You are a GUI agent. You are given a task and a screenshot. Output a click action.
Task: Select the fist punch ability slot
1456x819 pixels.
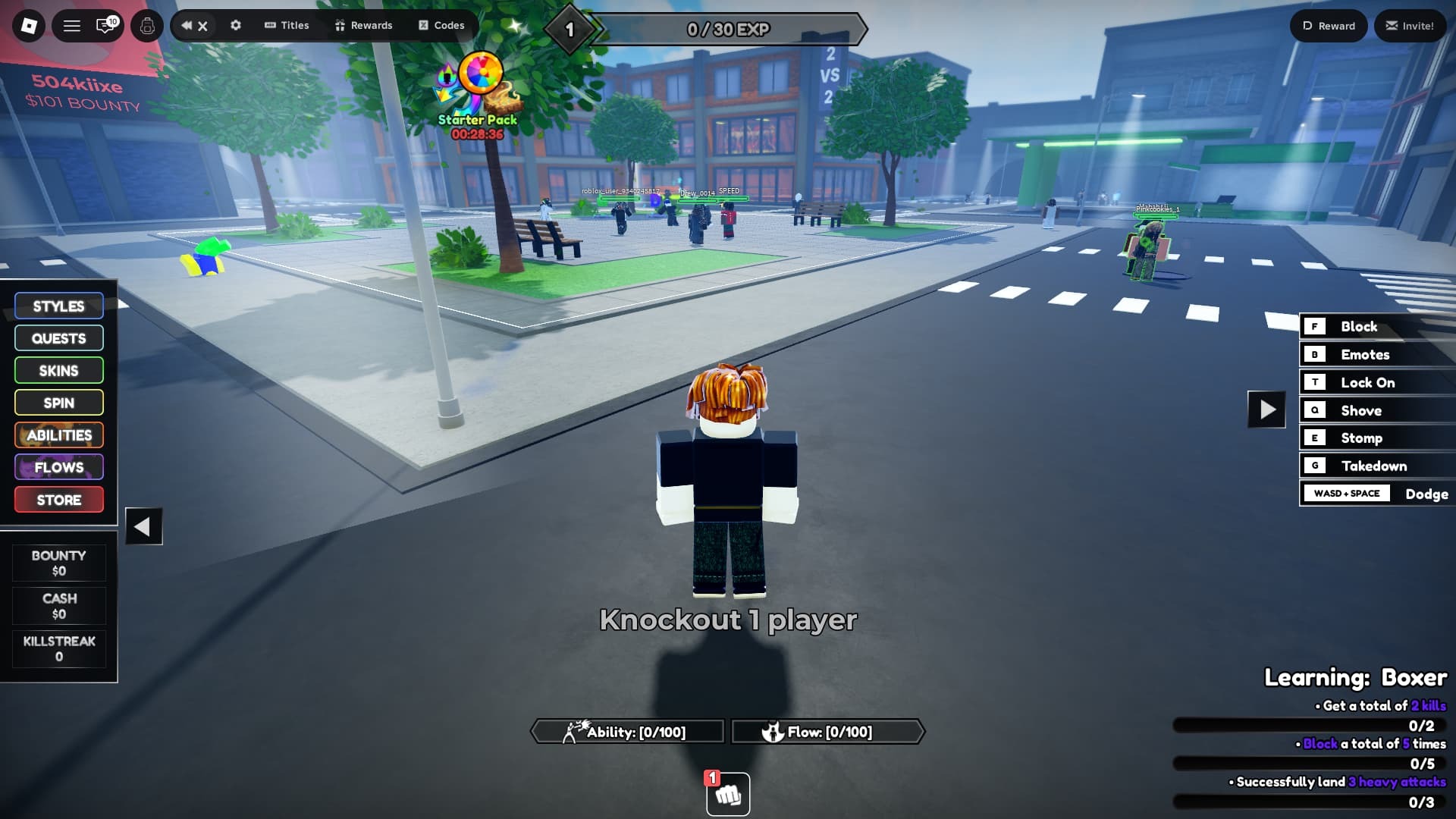pos(726,794)
